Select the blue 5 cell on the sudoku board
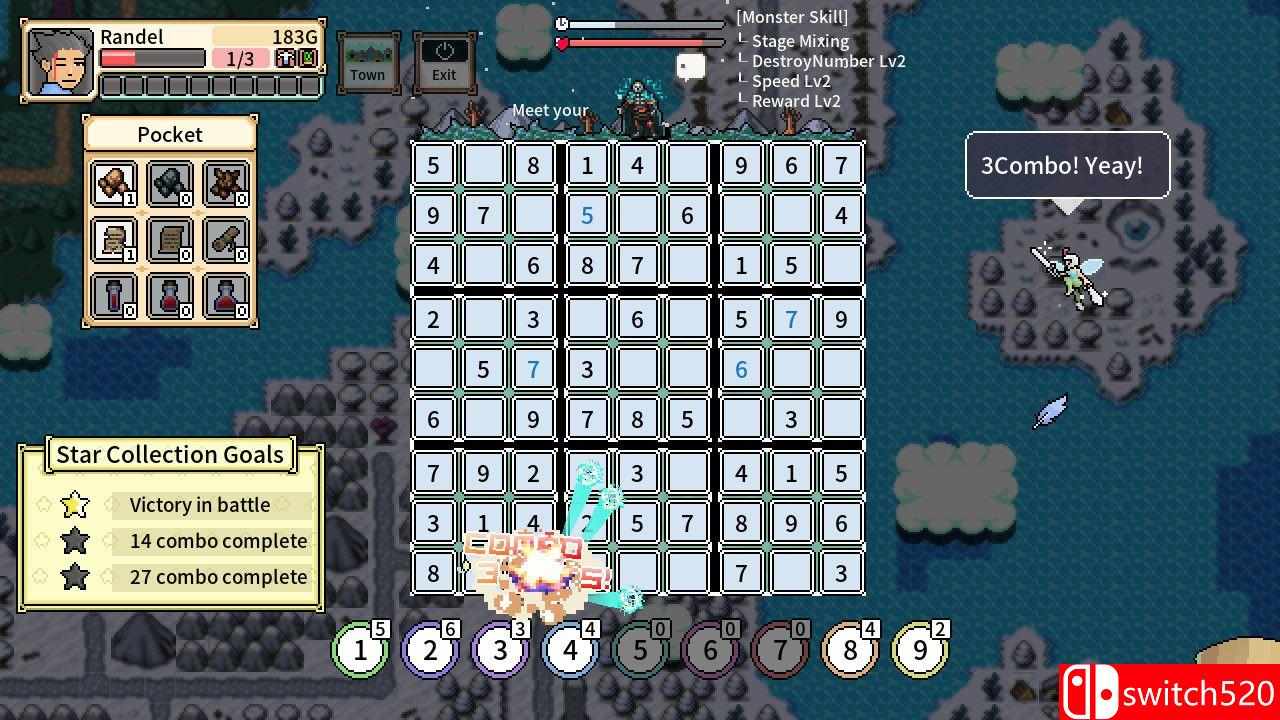The image size is (1280, 720). point(587,215)
